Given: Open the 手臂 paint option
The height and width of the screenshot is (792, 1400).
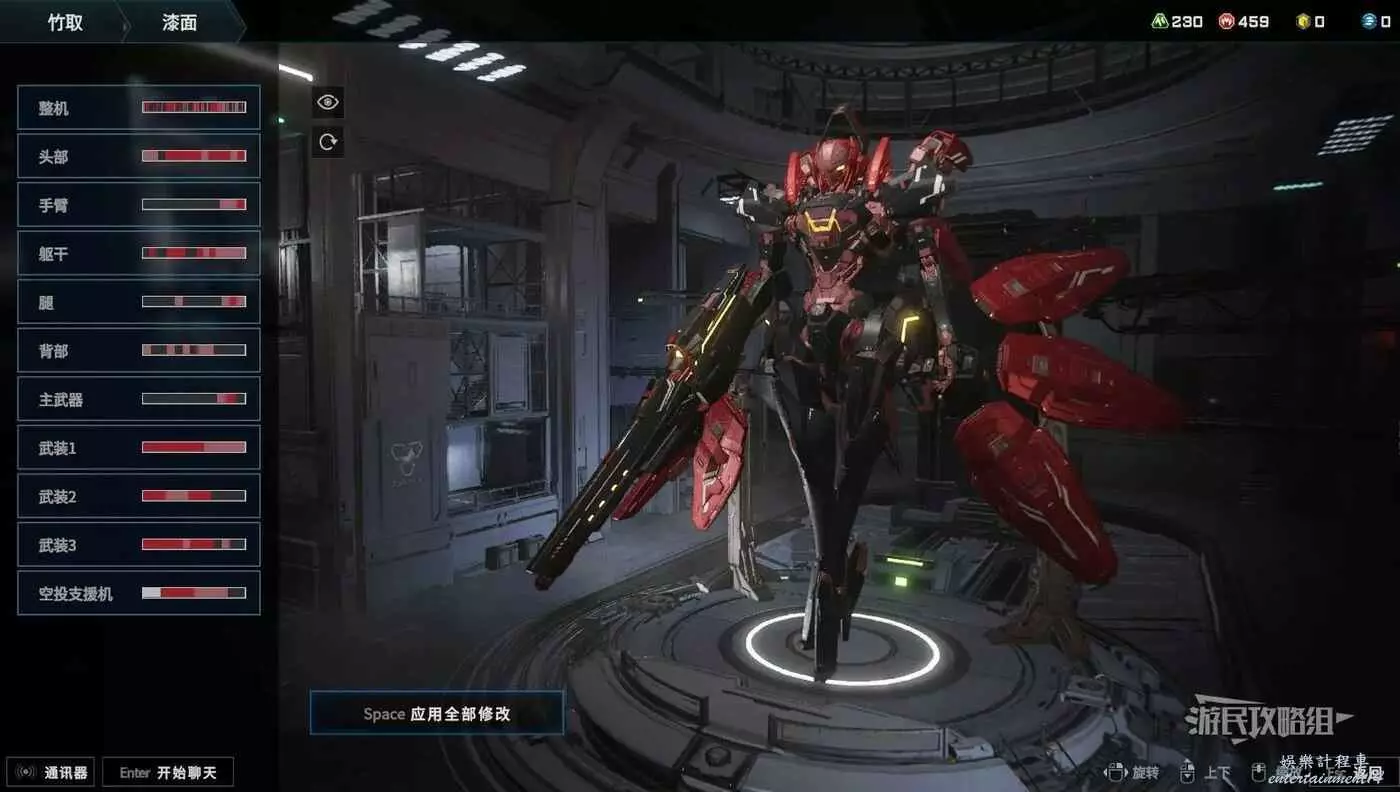Looking at the screenshot, I should click(x=138, y=205).
